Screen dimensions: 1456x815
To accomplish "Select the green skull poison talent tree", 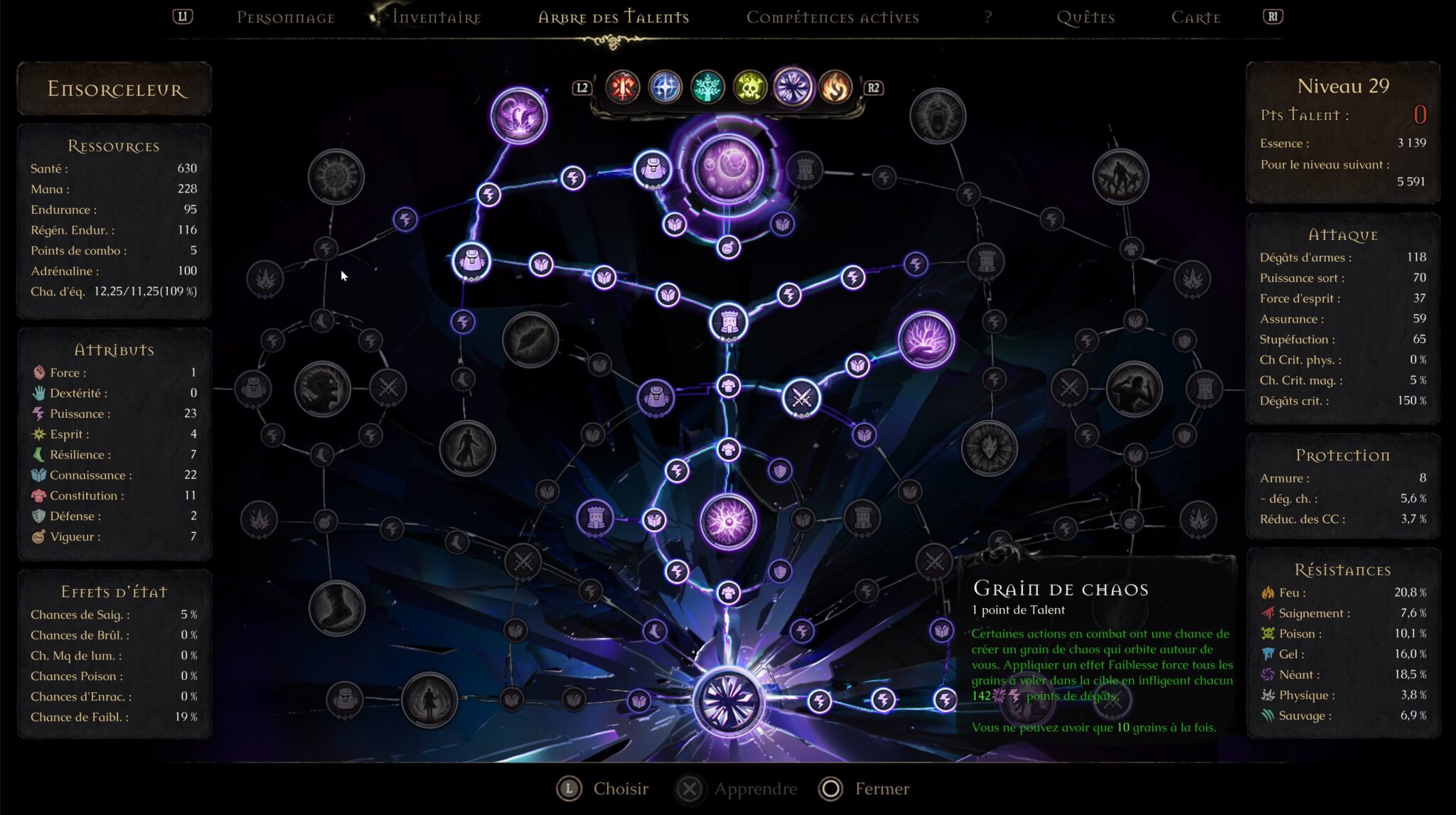I will [x=750, y=87].
